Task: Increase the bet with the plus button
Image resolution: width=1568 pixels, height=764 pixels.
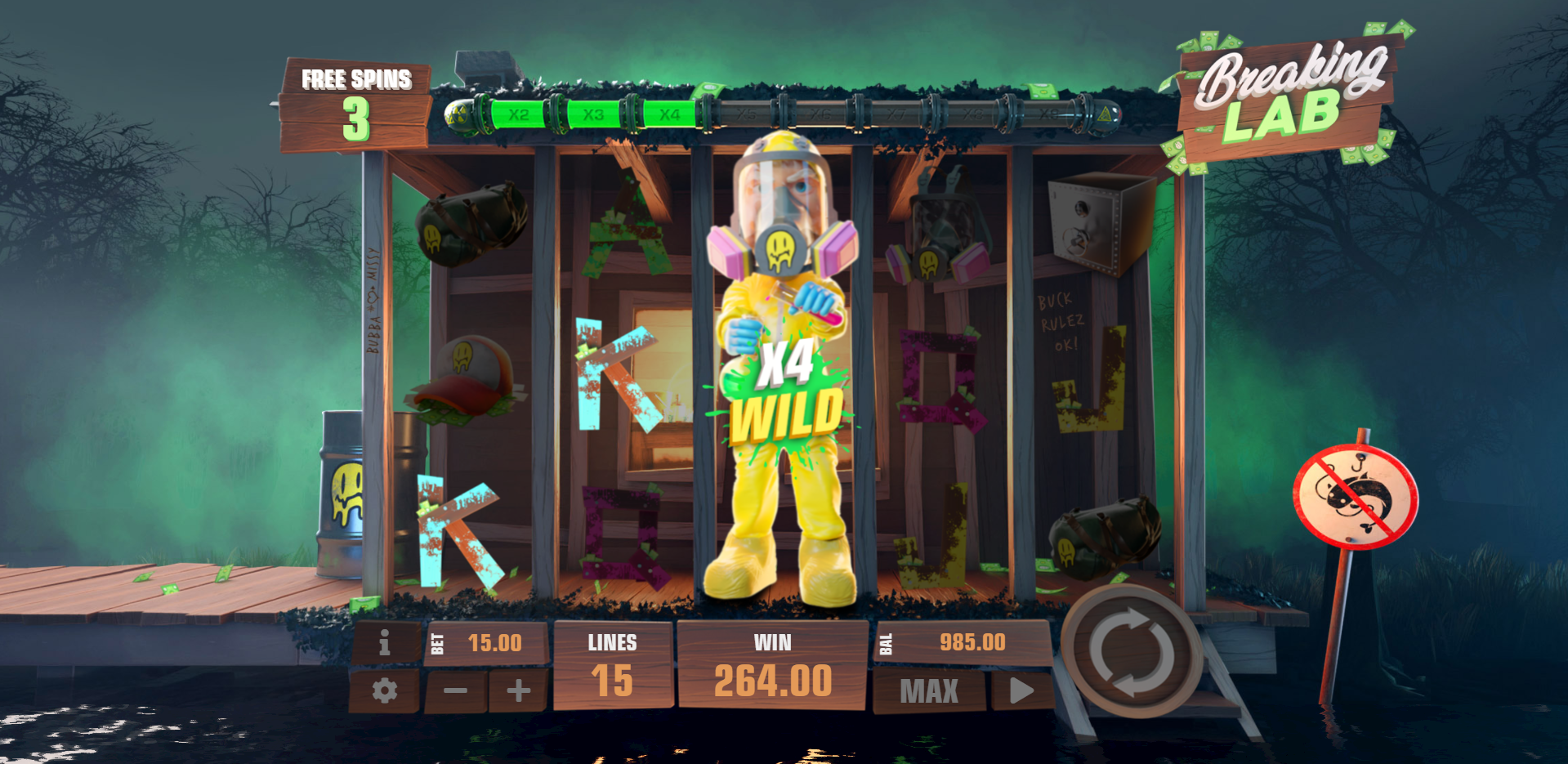Action: [518, 691]
